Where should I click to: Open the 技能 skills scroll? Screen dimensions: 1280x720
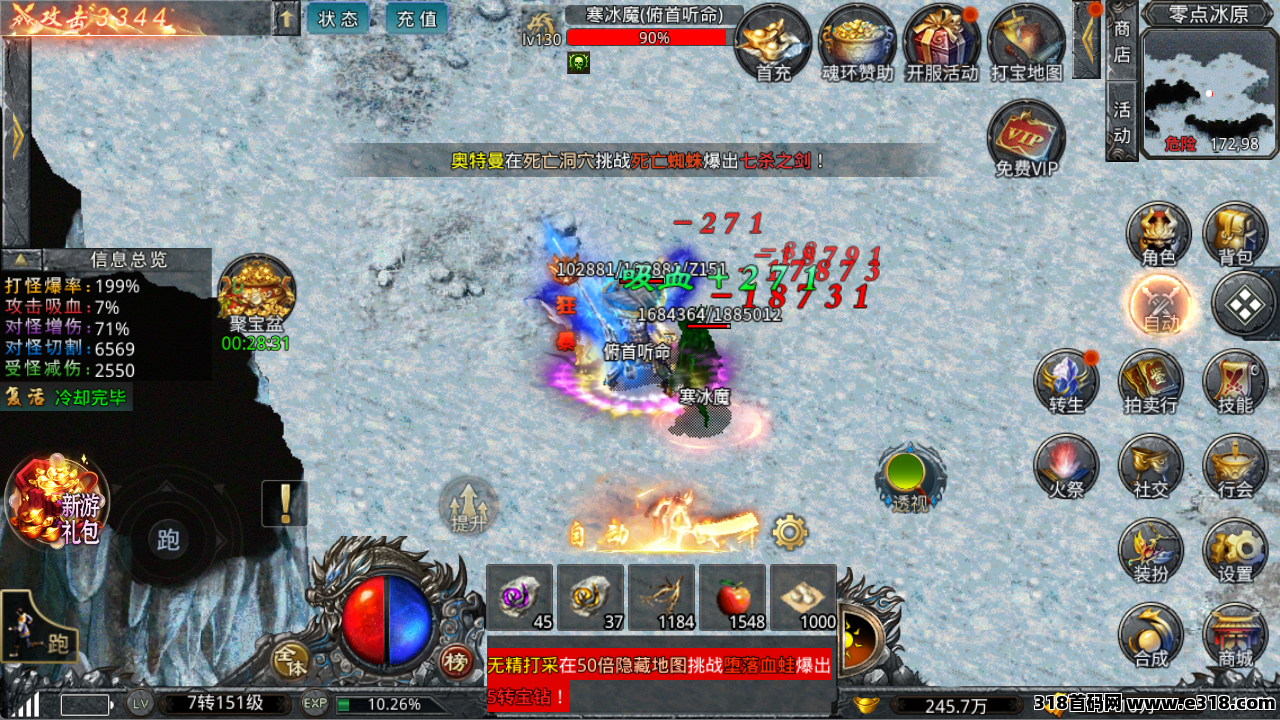(x=1236, y=382)
